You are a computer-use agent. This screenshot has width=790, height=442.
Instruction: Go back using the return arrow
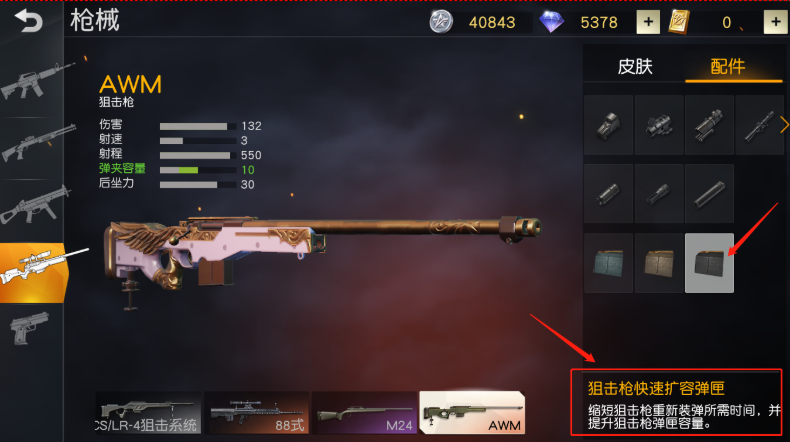pyautogui.click(x=29, y=19)
